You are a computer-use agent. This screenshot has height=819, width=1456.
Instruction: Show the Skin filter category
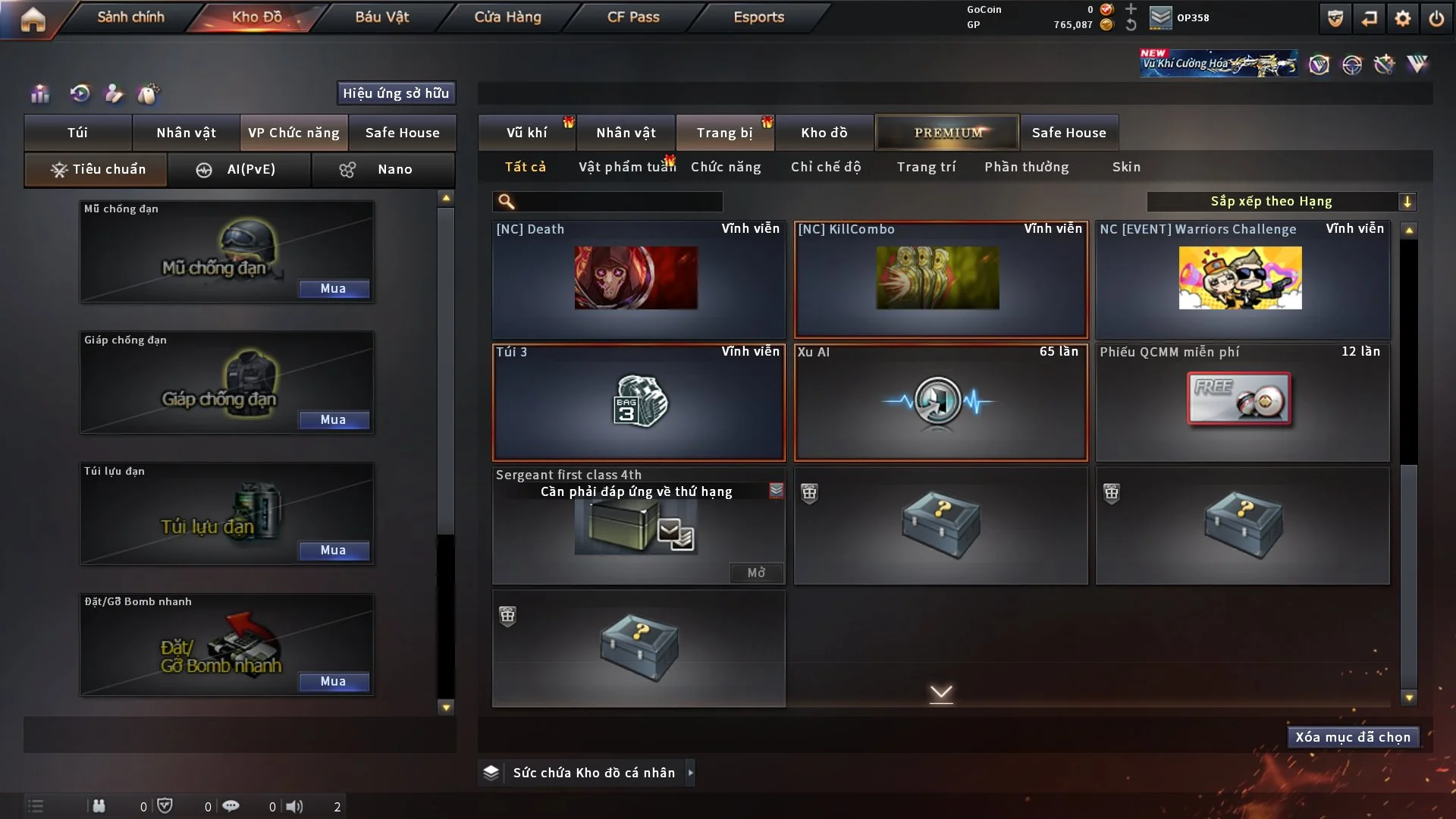[x=1126, y=167]
